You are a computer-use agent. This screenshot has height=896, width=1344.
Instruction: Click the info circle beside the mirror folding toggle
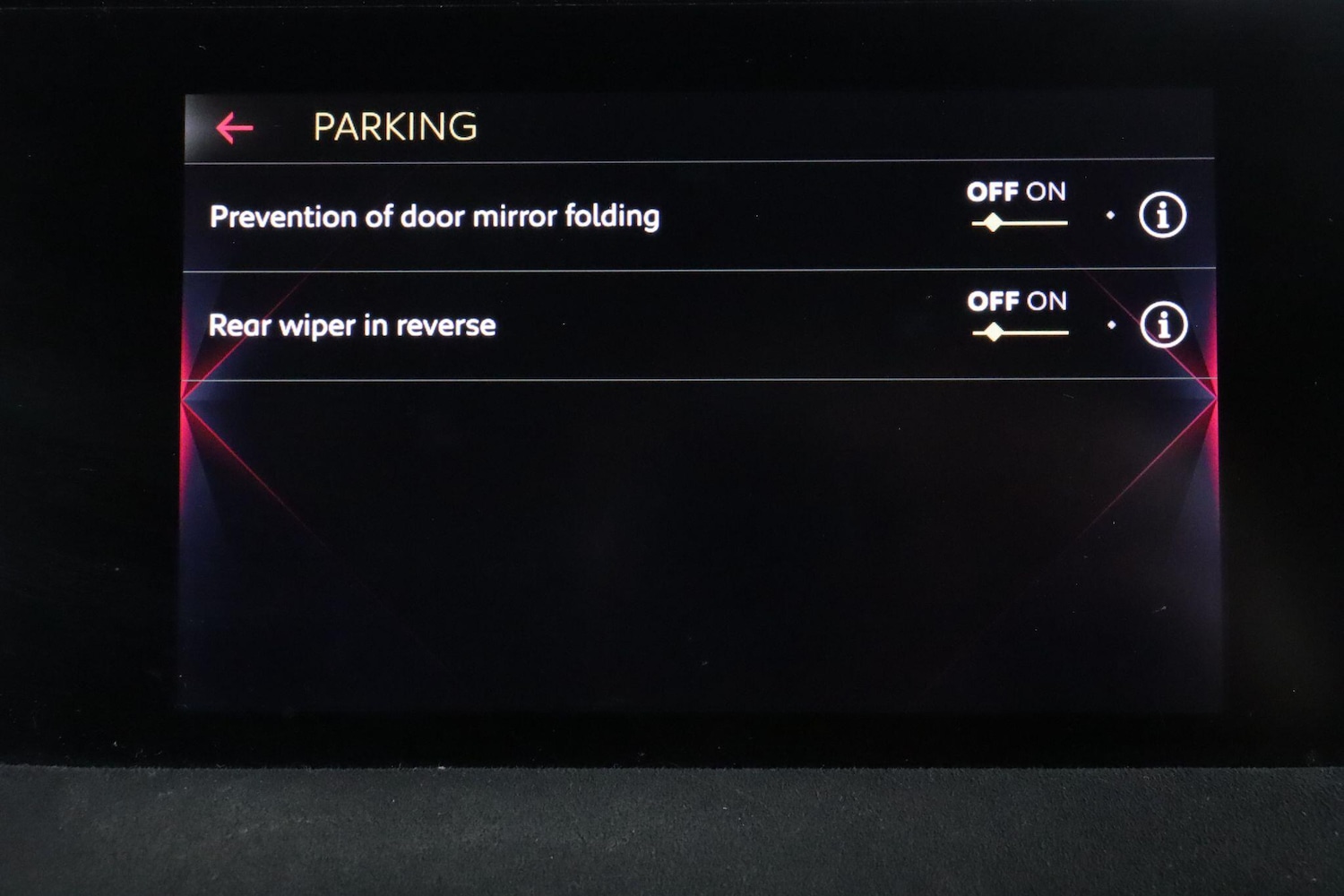(1163, 215)
